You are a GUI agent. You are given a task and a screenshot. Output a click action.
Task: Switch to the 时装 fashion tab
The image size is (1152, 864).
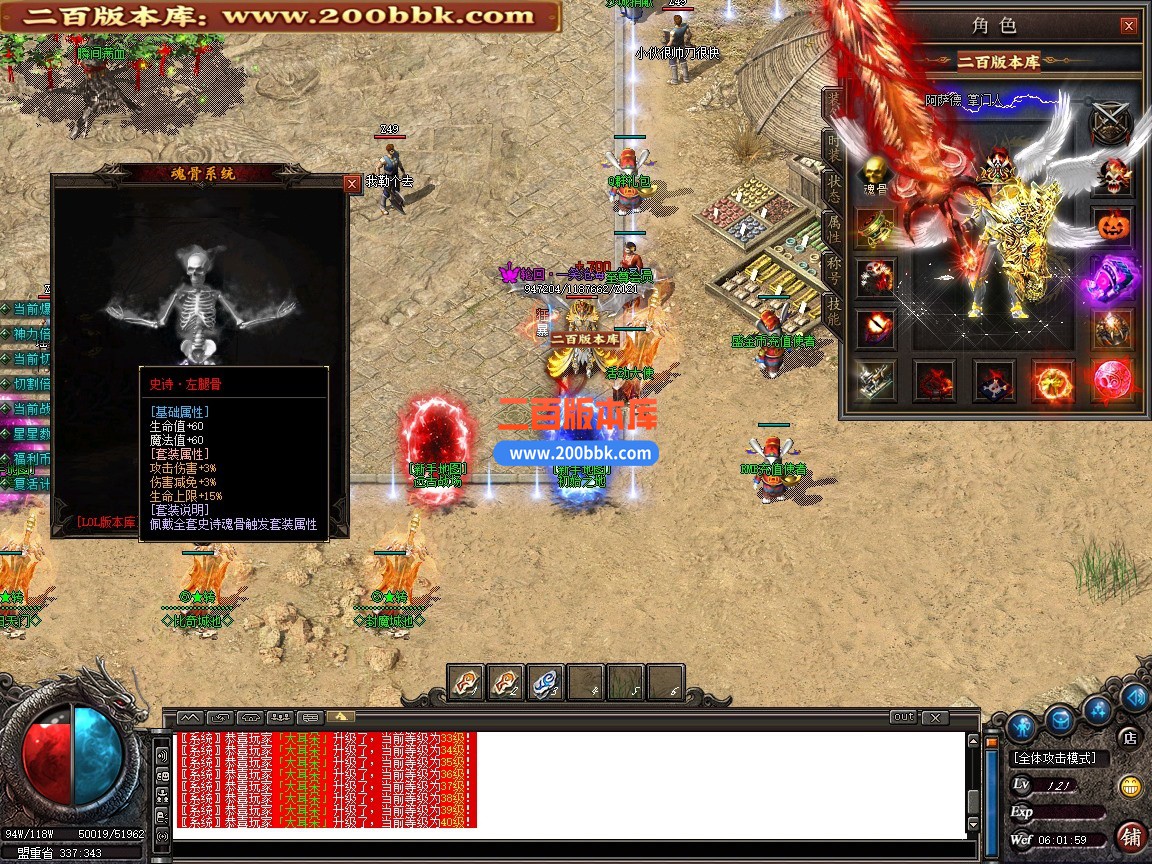(x=833, y=149)
